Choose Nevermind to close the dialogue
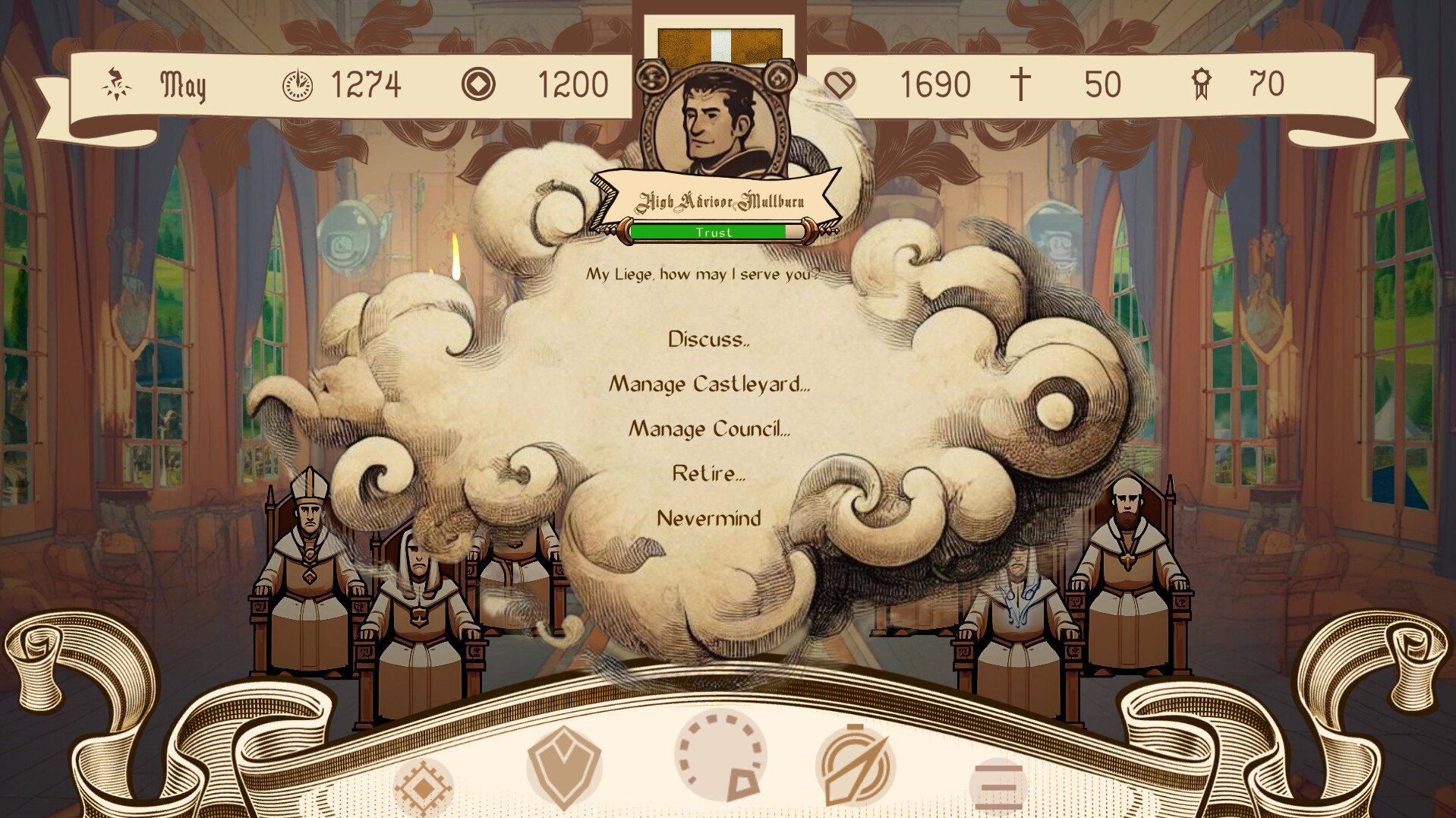1456x818 pixels. (711, 517)
